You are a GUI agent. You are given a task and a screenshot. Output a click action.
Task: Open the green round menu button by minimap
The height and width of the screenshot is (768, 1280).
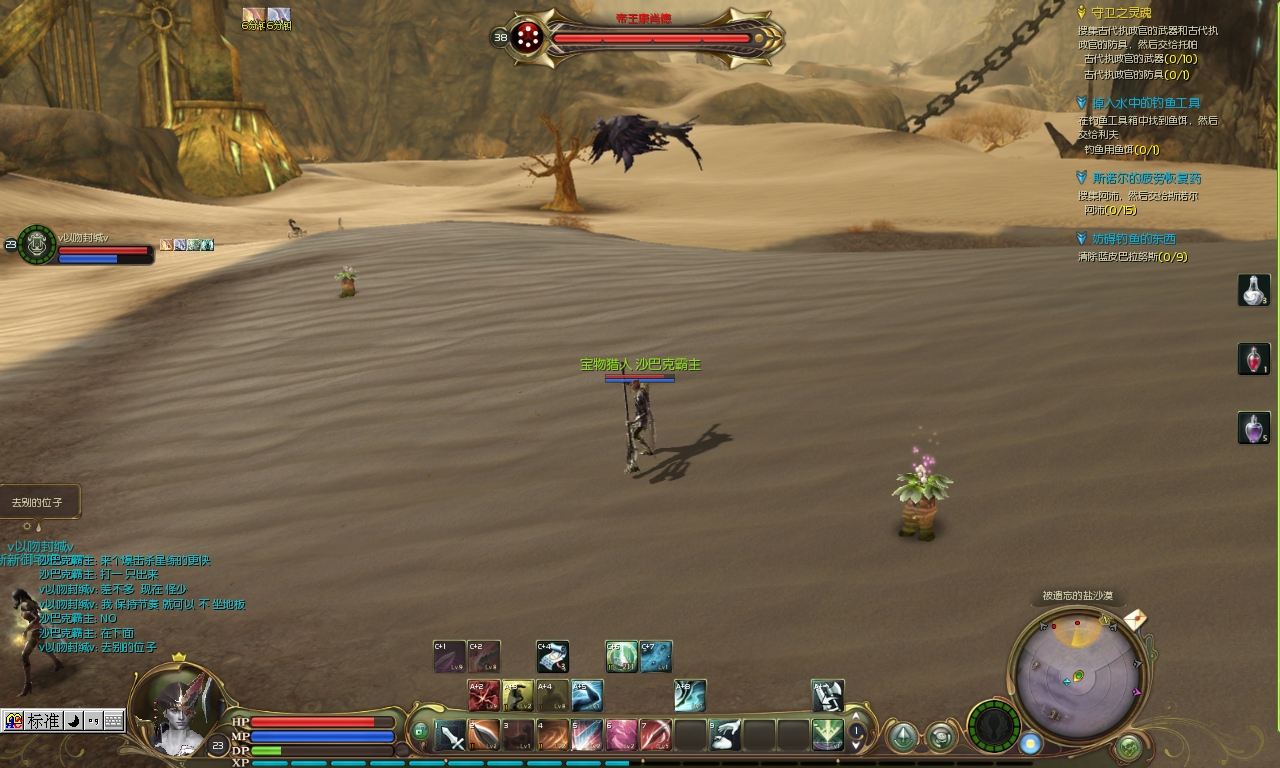(1130, 746)
